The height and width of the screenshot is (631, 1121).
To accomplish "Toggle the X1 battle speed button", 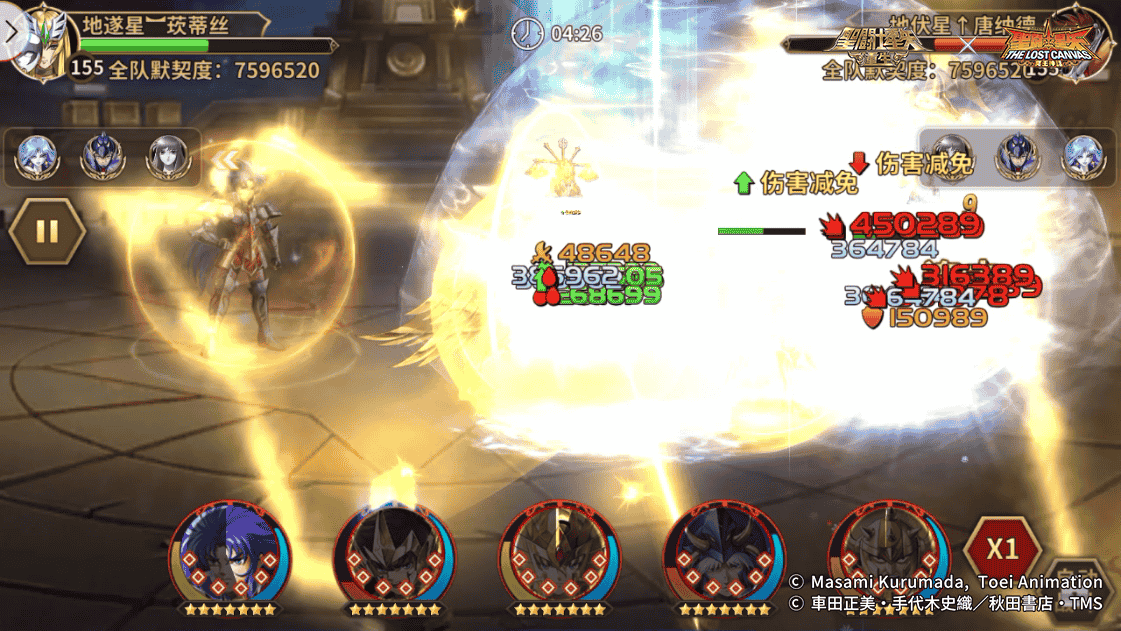I will (1001, 549).
